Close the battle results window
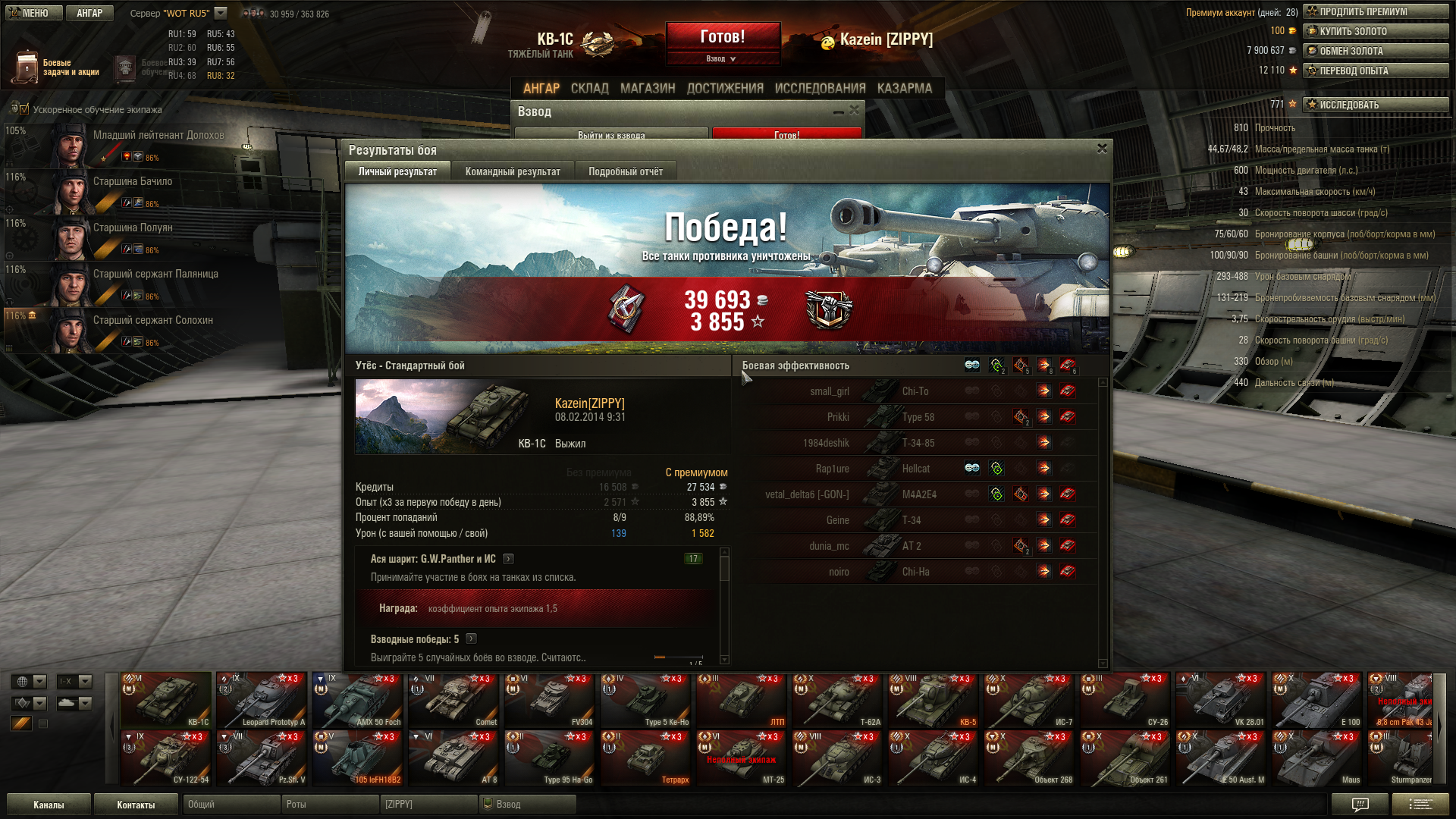This screenshot has height=819, width=1456. click(x=1102, y=149)
